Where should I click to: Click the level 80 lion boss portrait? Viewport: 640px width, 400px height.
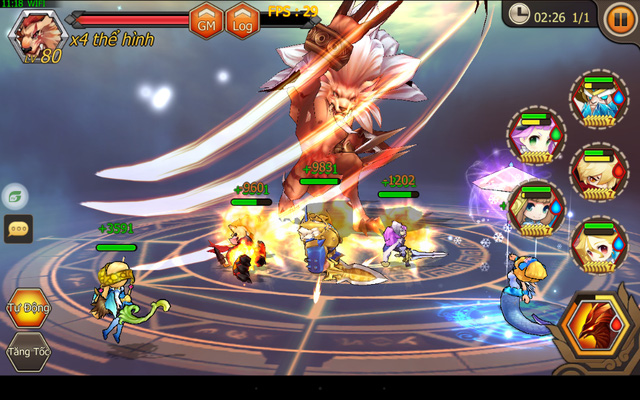(x=33, y=37)
